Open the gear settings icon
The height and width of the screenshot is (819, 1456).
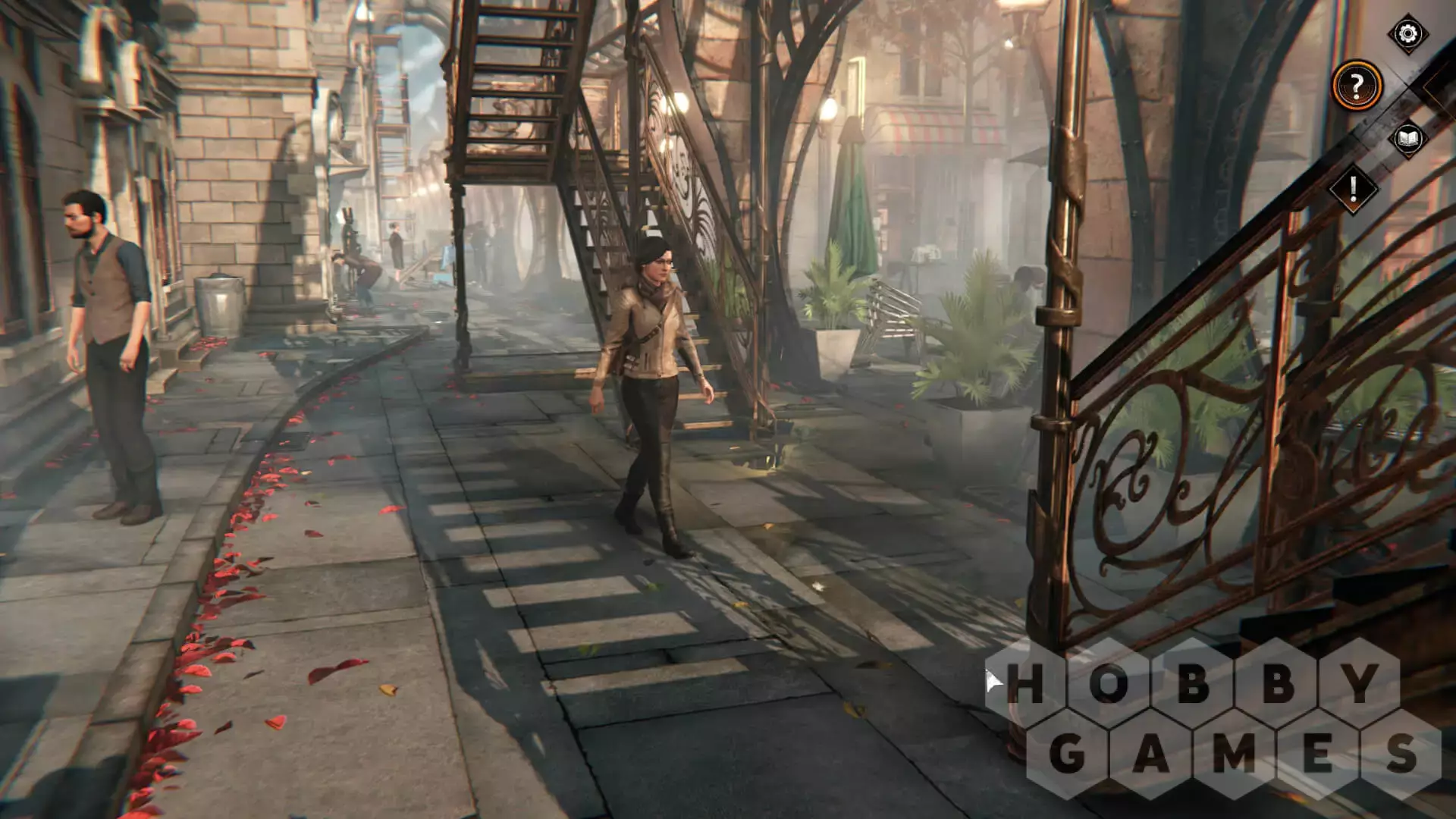click(1407, 34)
